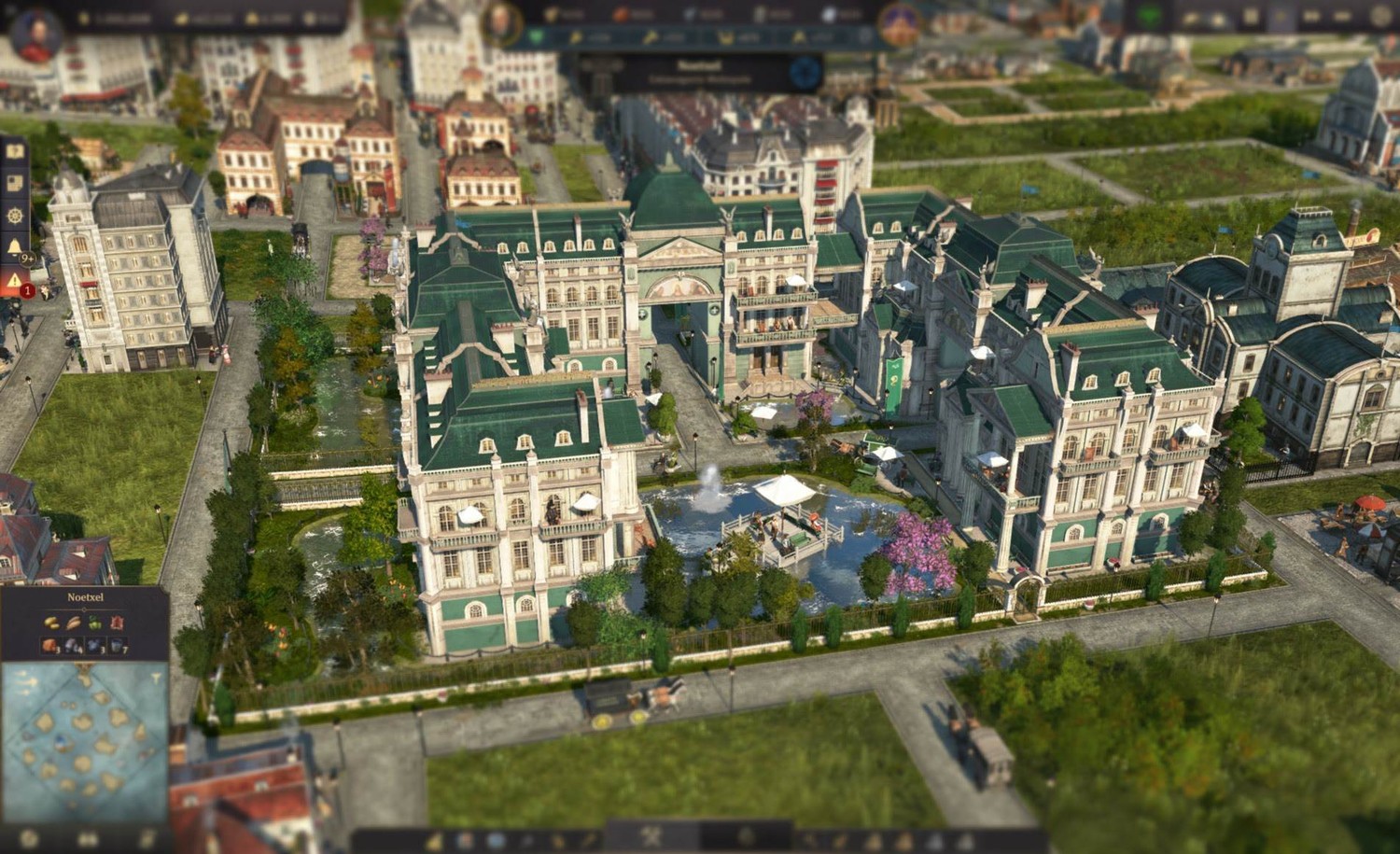1400x854 pixels.
Task: Click the potato fertility icon on Noetxel panel
Action: point(51,623)
